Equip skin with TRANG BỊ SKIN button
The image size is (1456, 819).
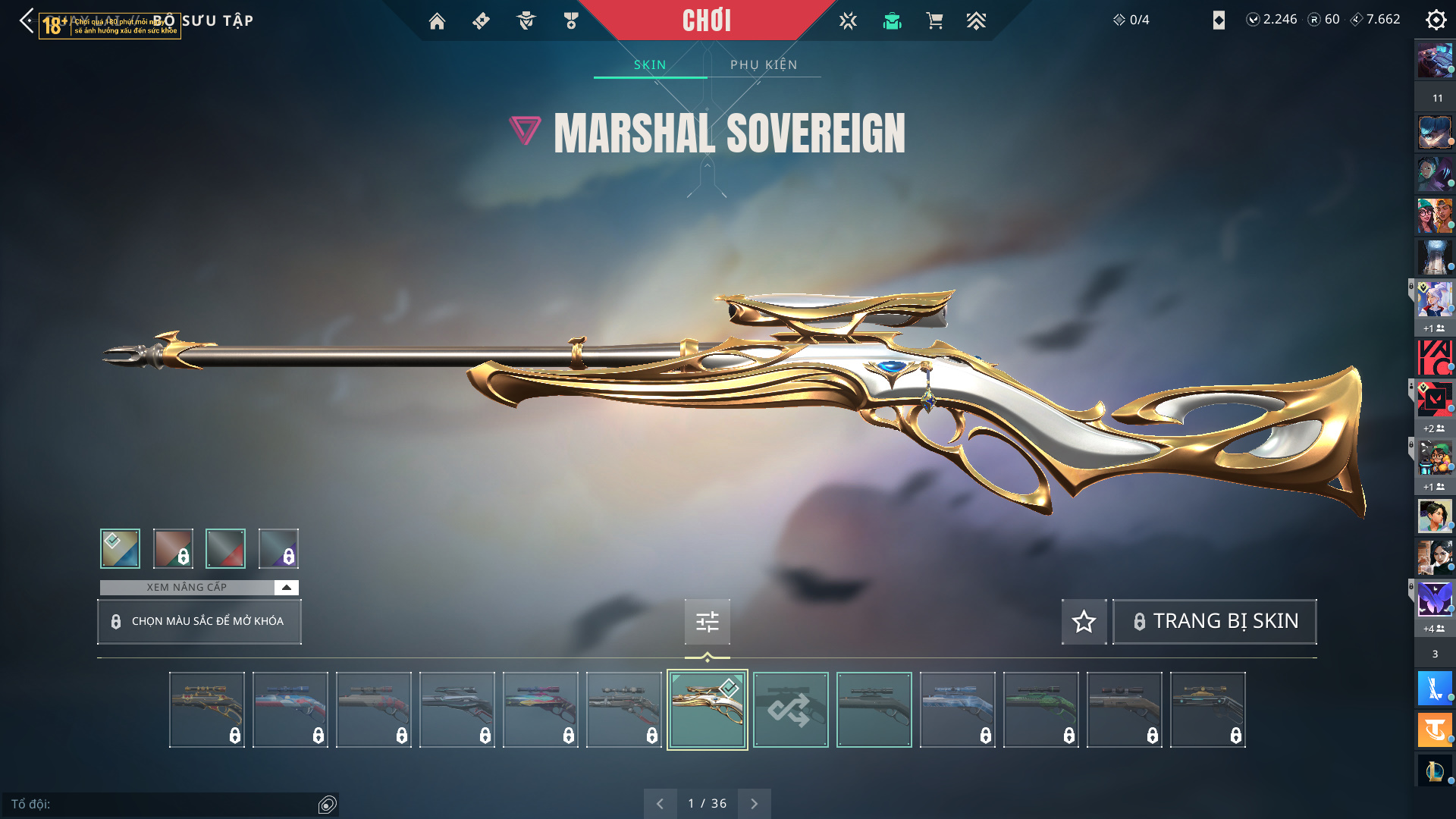click(x=1214, y=621)
